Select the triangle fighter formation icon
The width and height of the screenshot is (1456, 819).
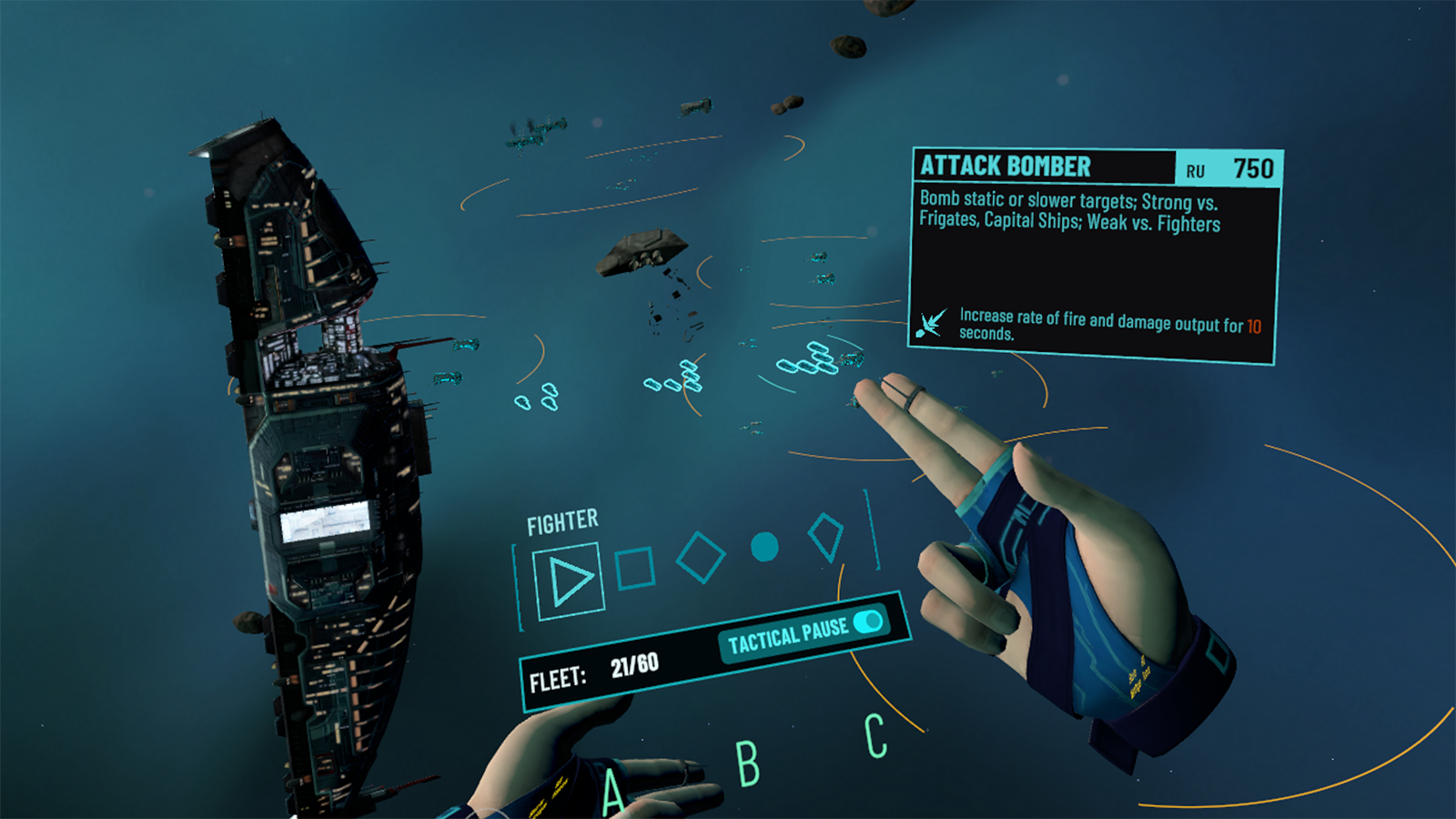570,581
